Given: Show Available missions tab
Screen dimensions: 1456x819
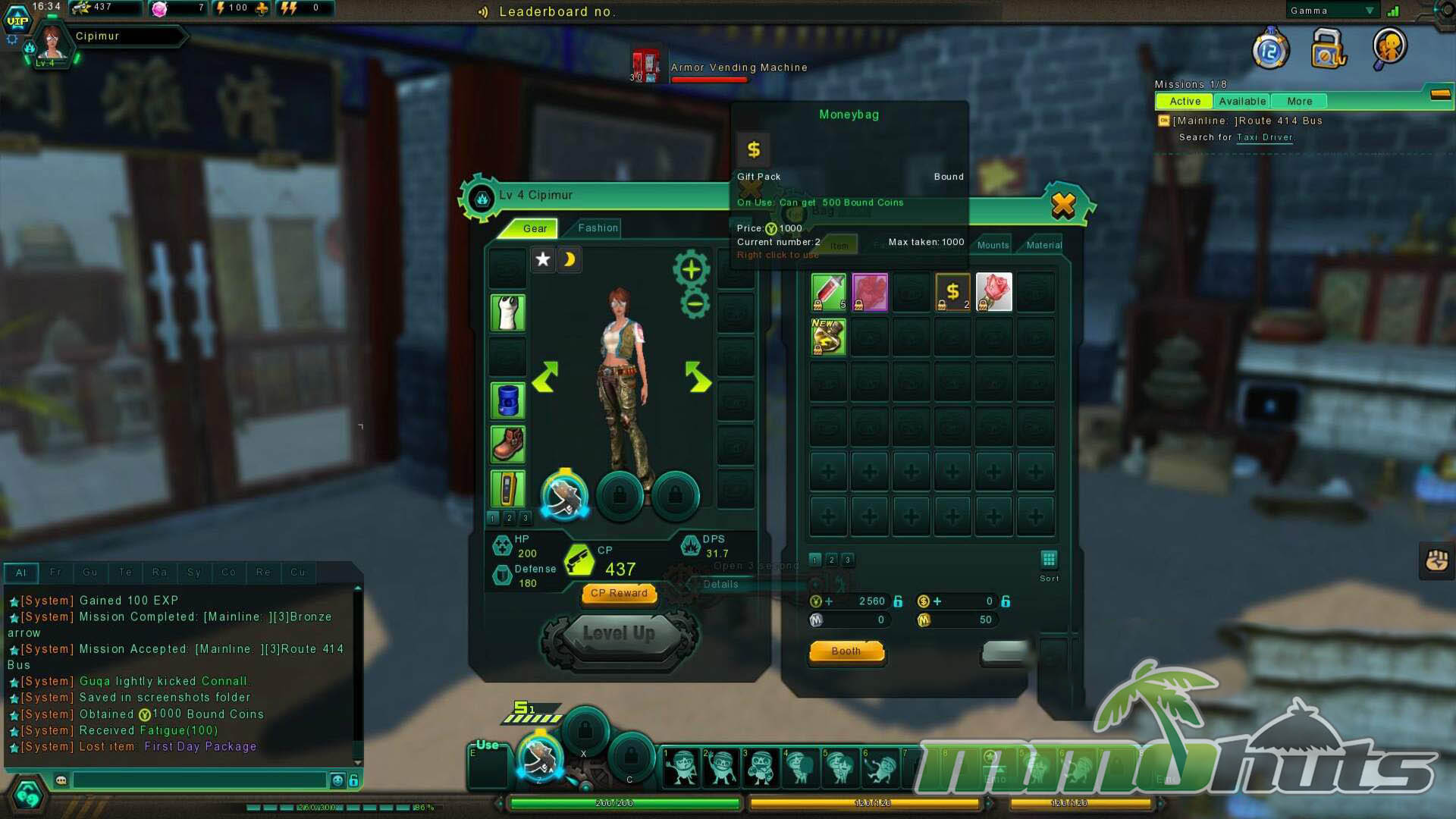Looking at the screenshot, I should coord(1242,102).
